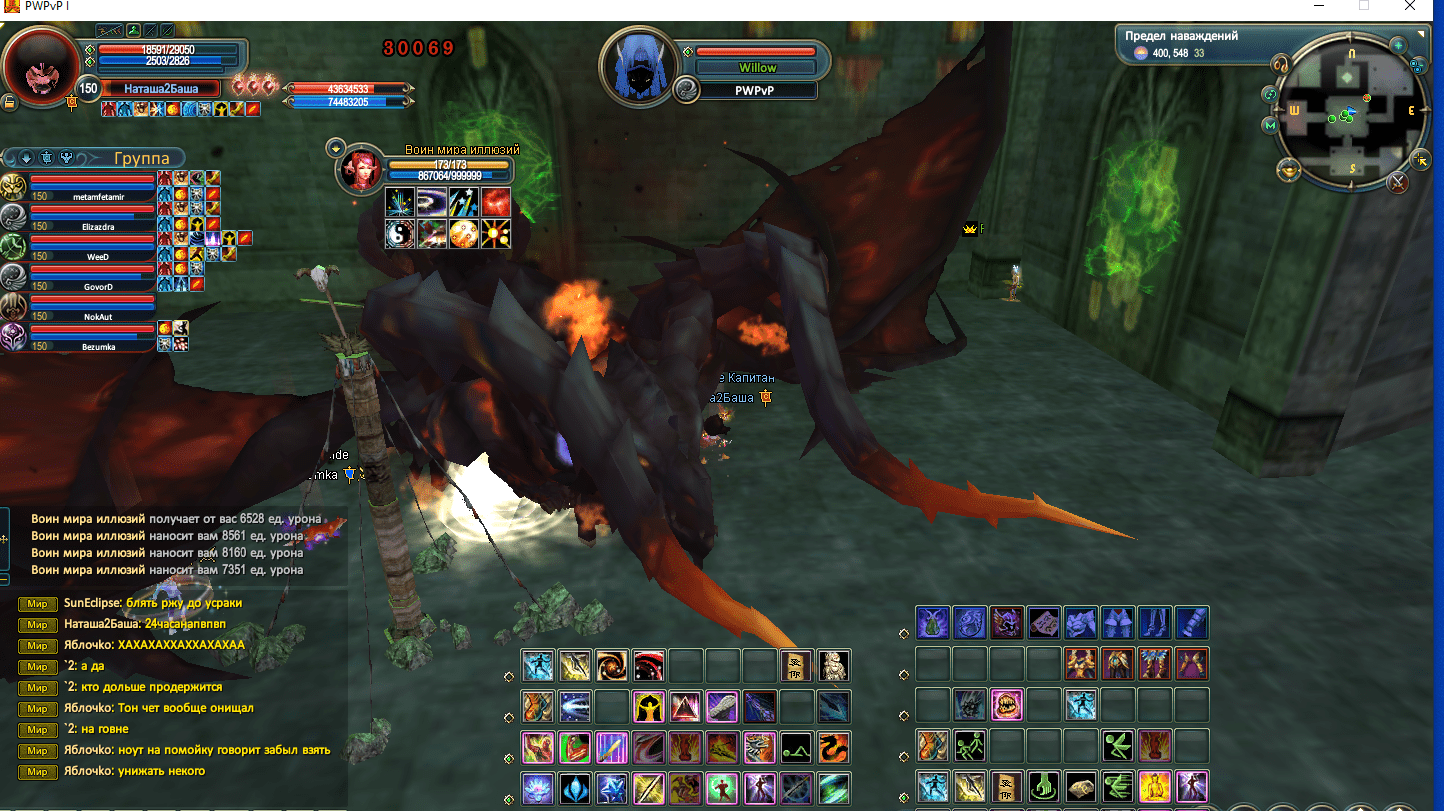Activate the orange dragon skill icon
This screenshot has height=811, width=1444.
834,747
